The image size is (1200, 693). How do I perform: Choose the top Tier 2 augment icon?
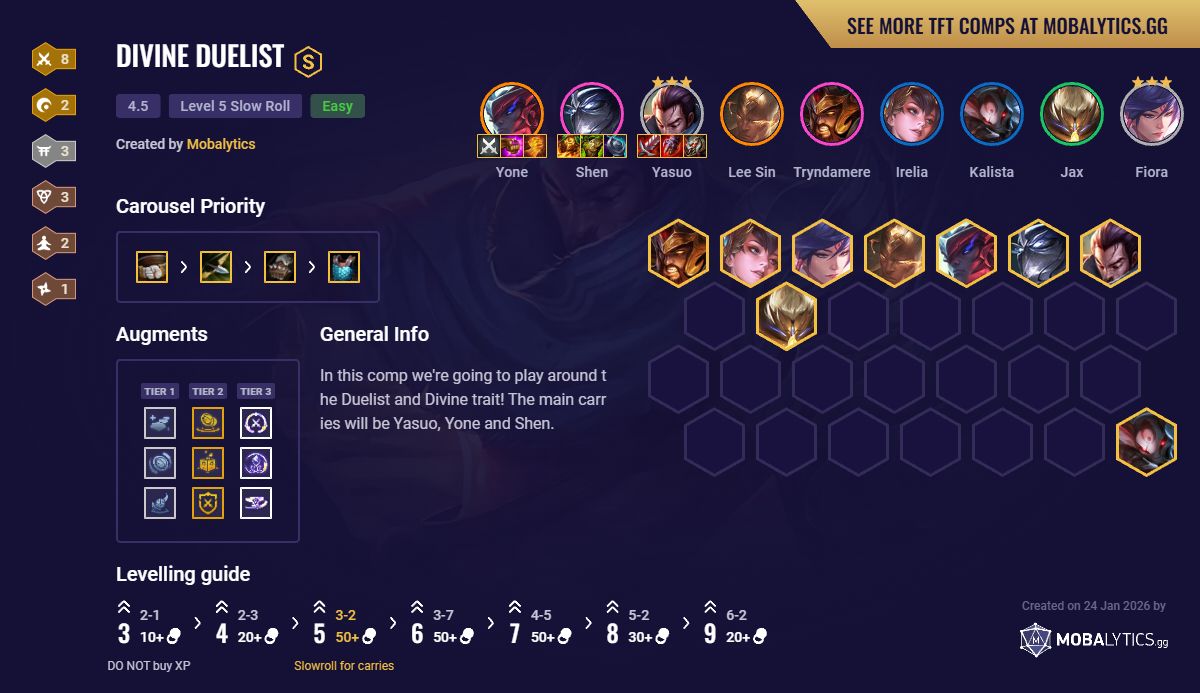coord(208,423)
